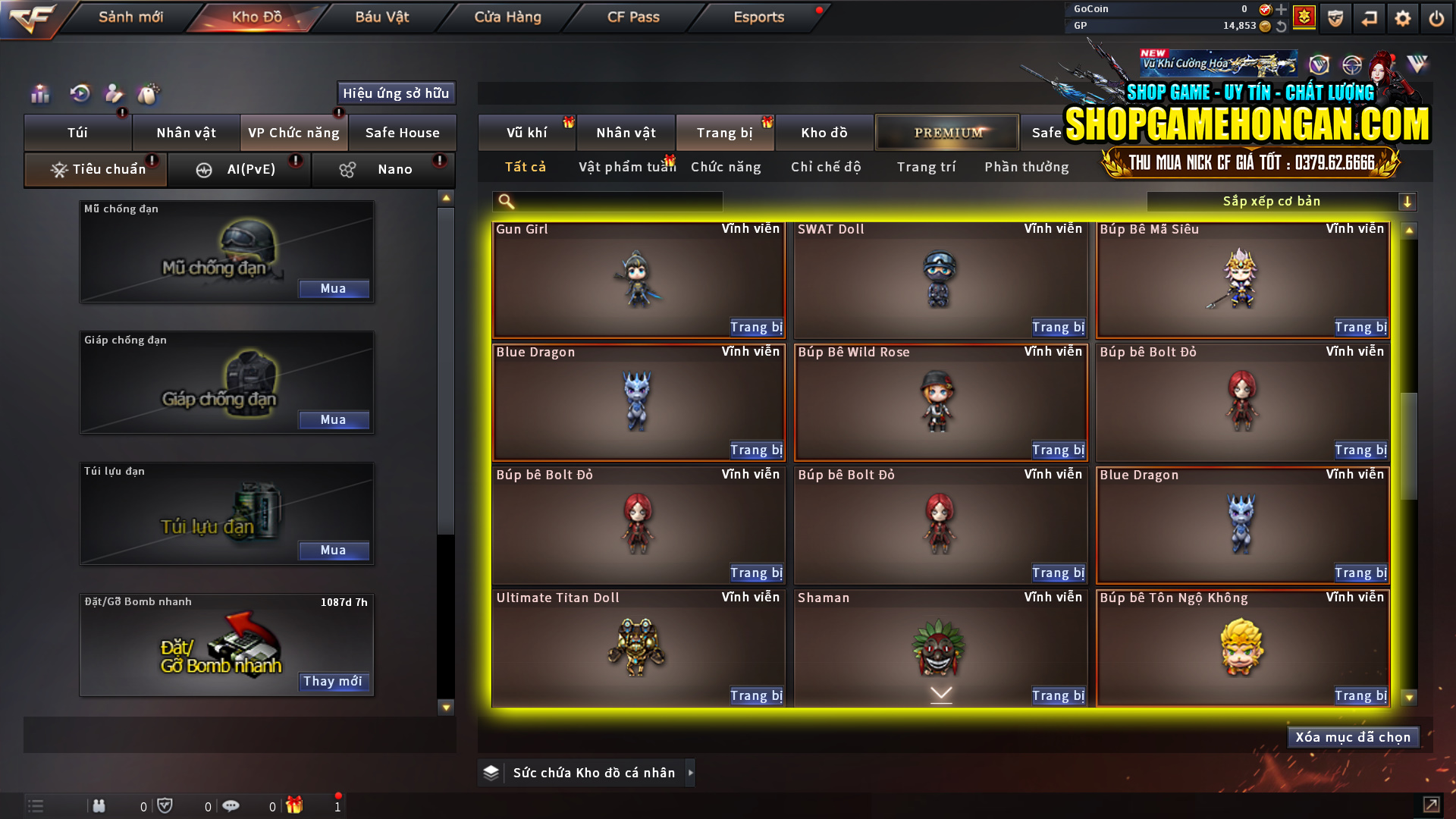
Task: Open the chat bubble icon at the bottom
Action: 231,805
